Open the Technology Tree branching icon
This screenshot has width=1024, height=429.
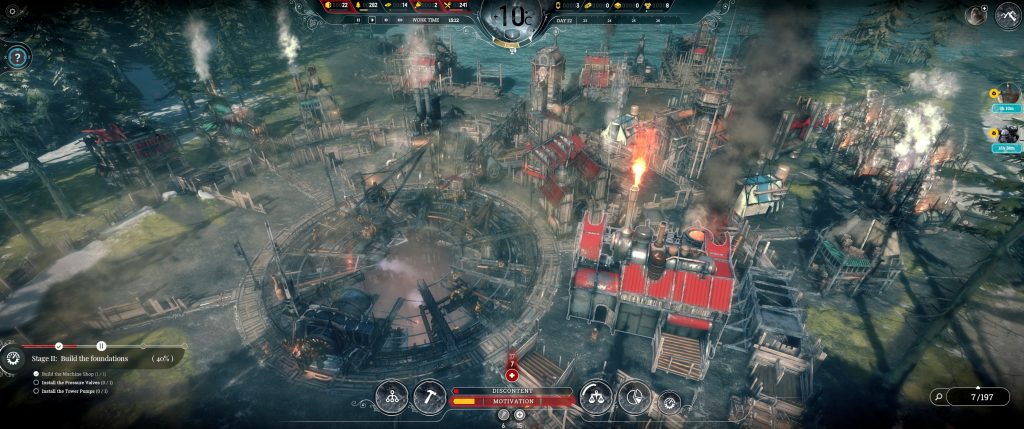pyautogui.click(x=391, y=396)
